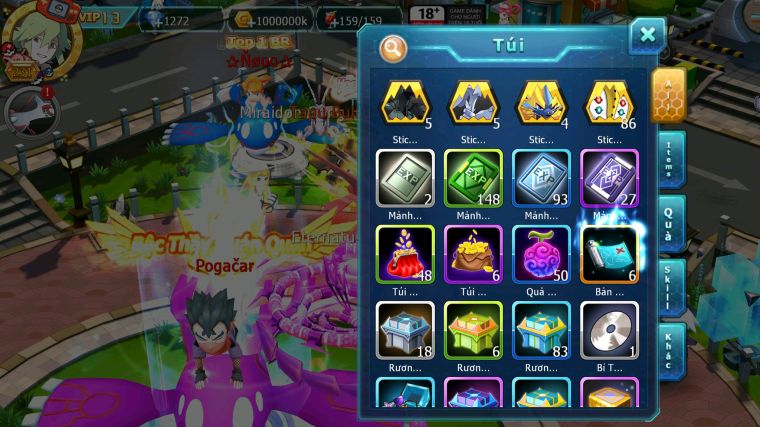Select the gray EXP book with count 2

click(406, 178)
